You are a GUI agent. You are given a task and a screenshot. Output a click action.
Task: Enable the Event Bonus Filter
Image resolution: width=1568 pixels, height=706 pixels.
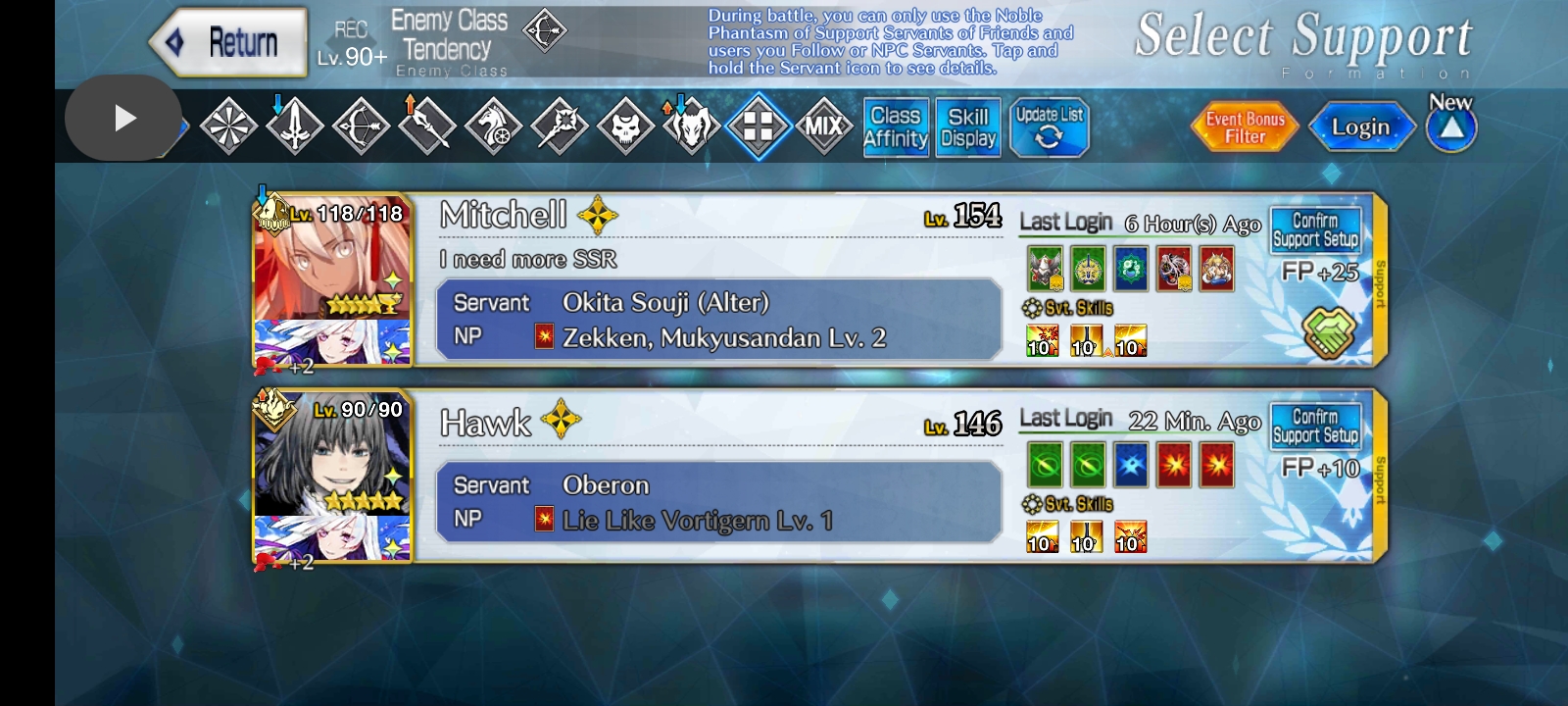[x=1244, y=126]
